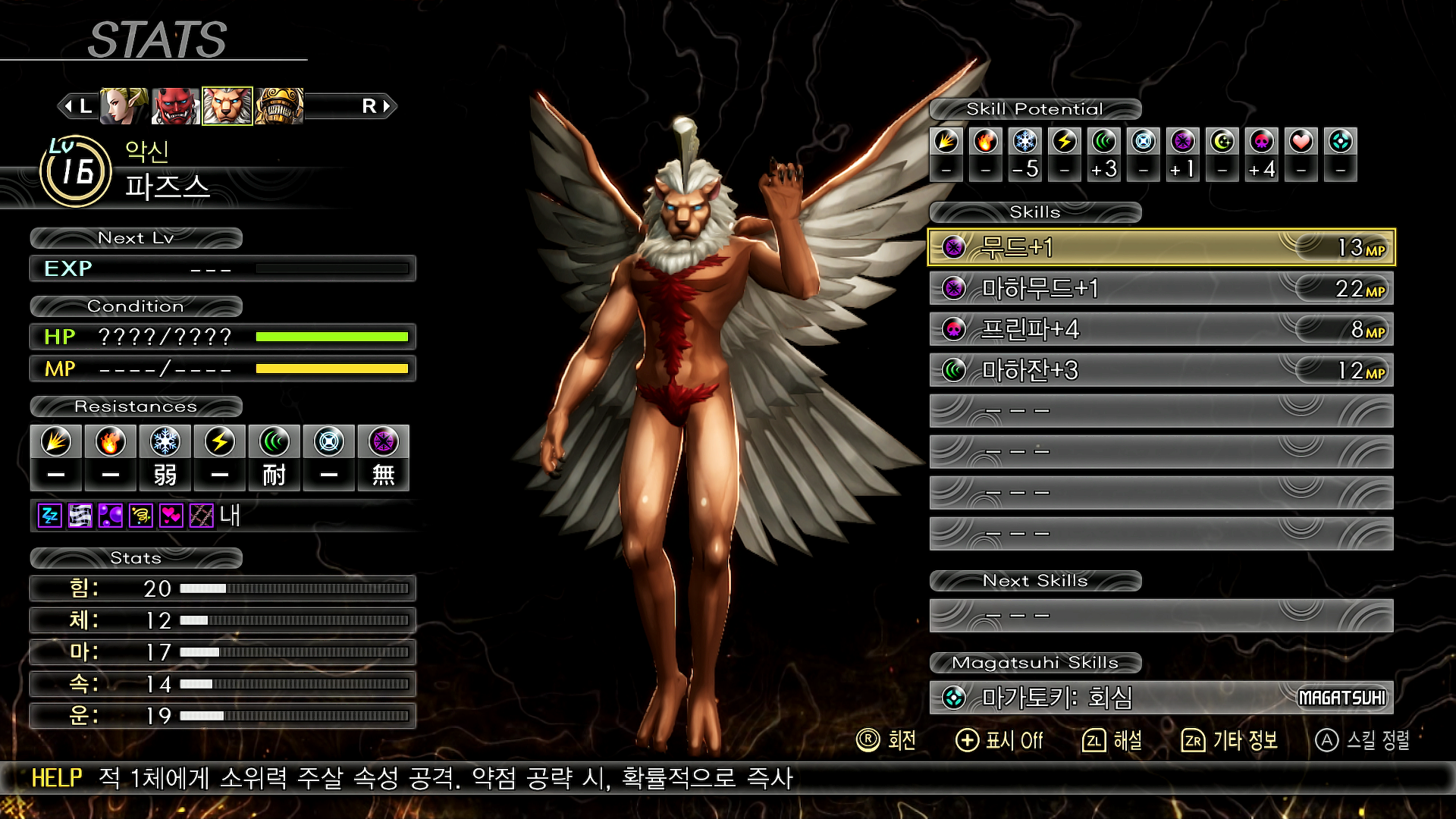The width and height of the screenshot is (1456, 819).
Task: Switch to the blonde elf demon portrait
Action: pyautogui.click(x=124, y=106)
